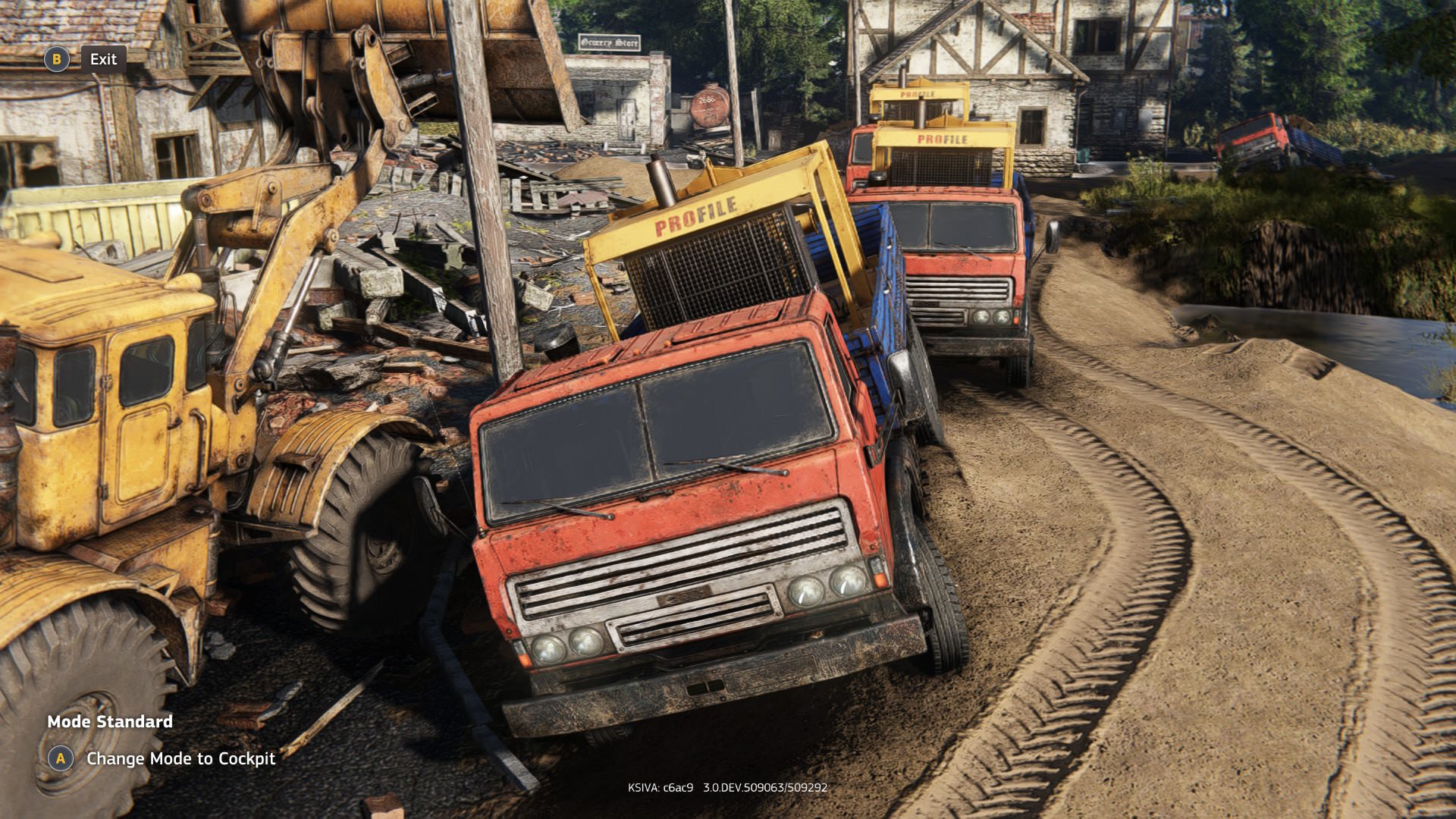Select Change Mode to Cockpit
Viewport: 1456px width, 819px height.
(180, 758)
